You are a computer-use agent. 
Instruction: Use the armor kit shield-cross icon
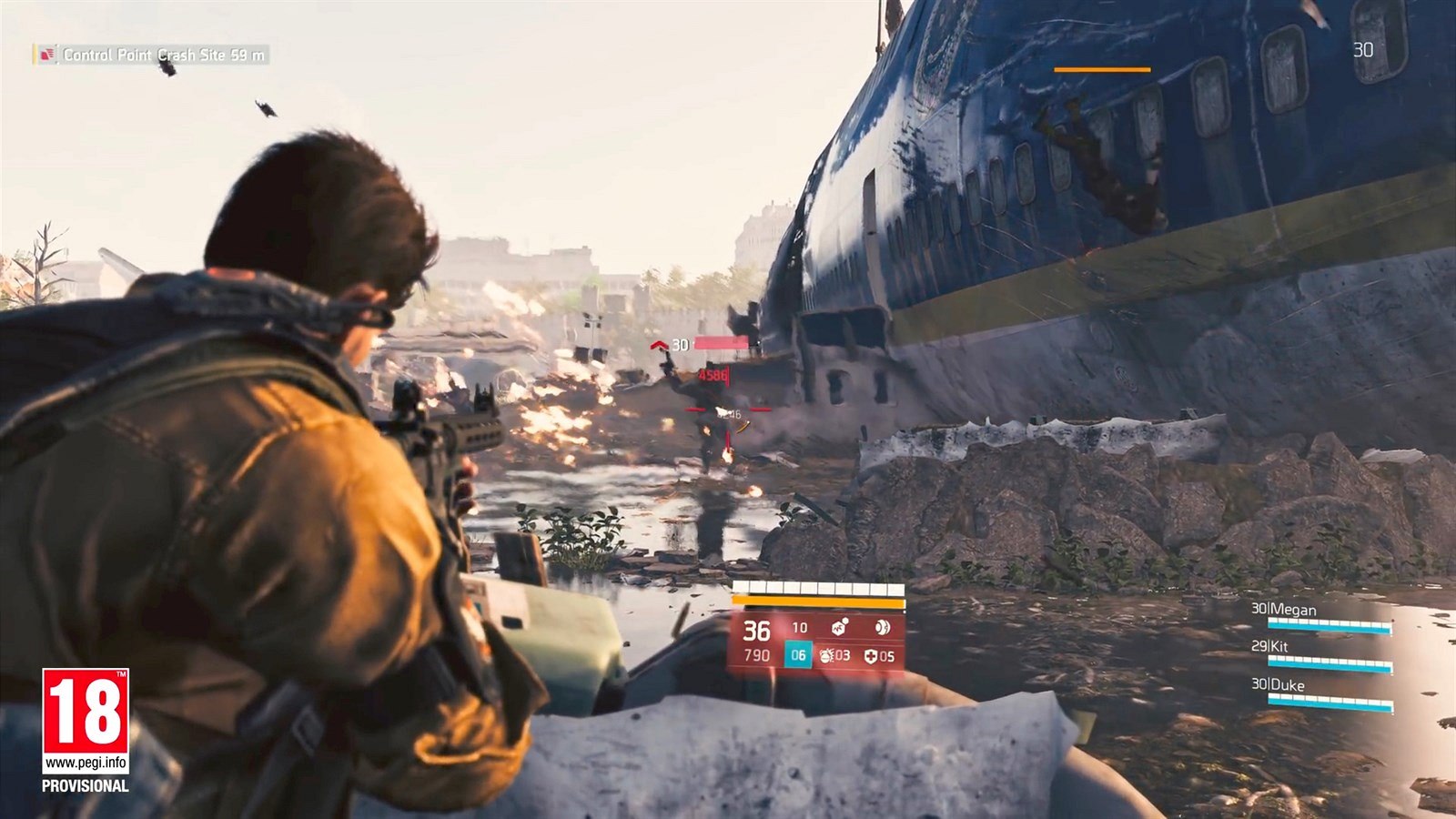(871, 655)
